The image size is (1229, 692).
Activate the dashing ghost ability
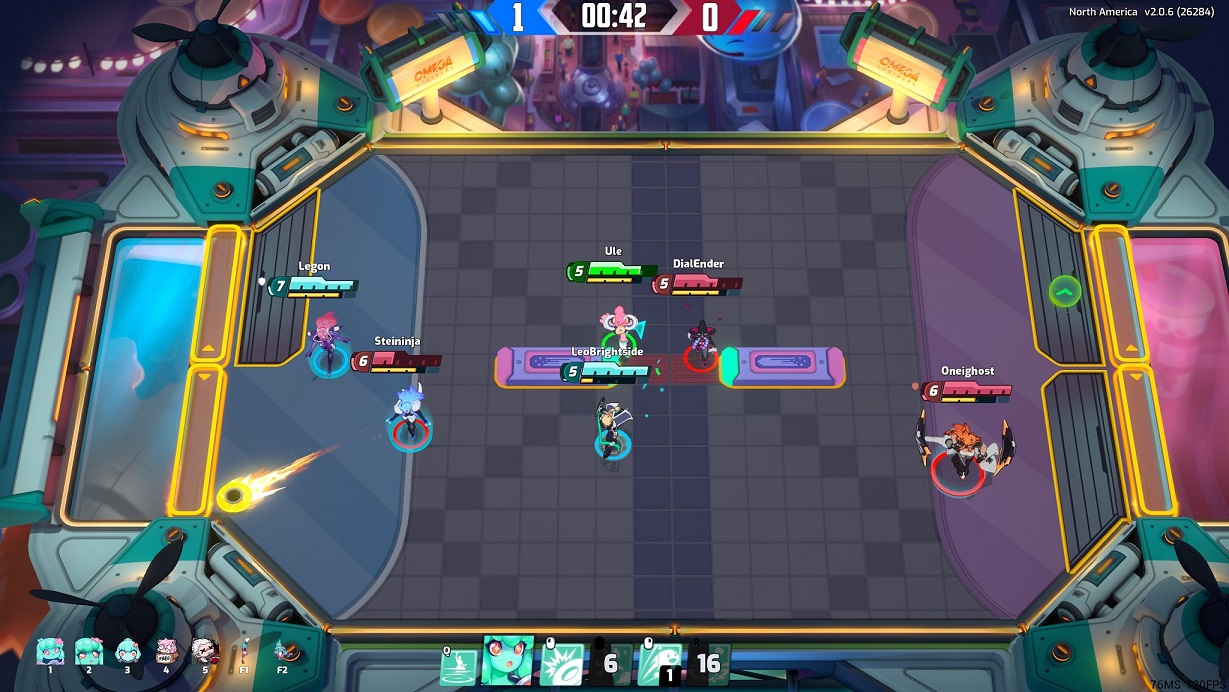[658, 664]
